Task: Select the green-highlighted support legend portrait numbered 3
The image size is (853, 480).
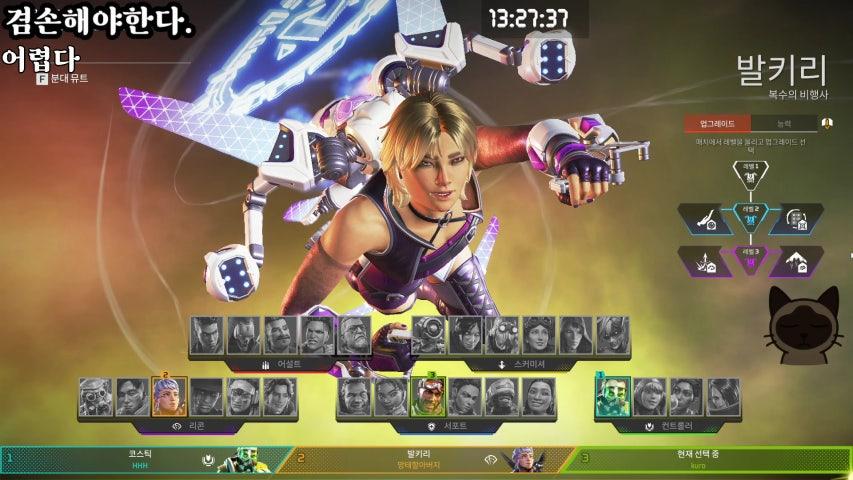Action: 428,397
